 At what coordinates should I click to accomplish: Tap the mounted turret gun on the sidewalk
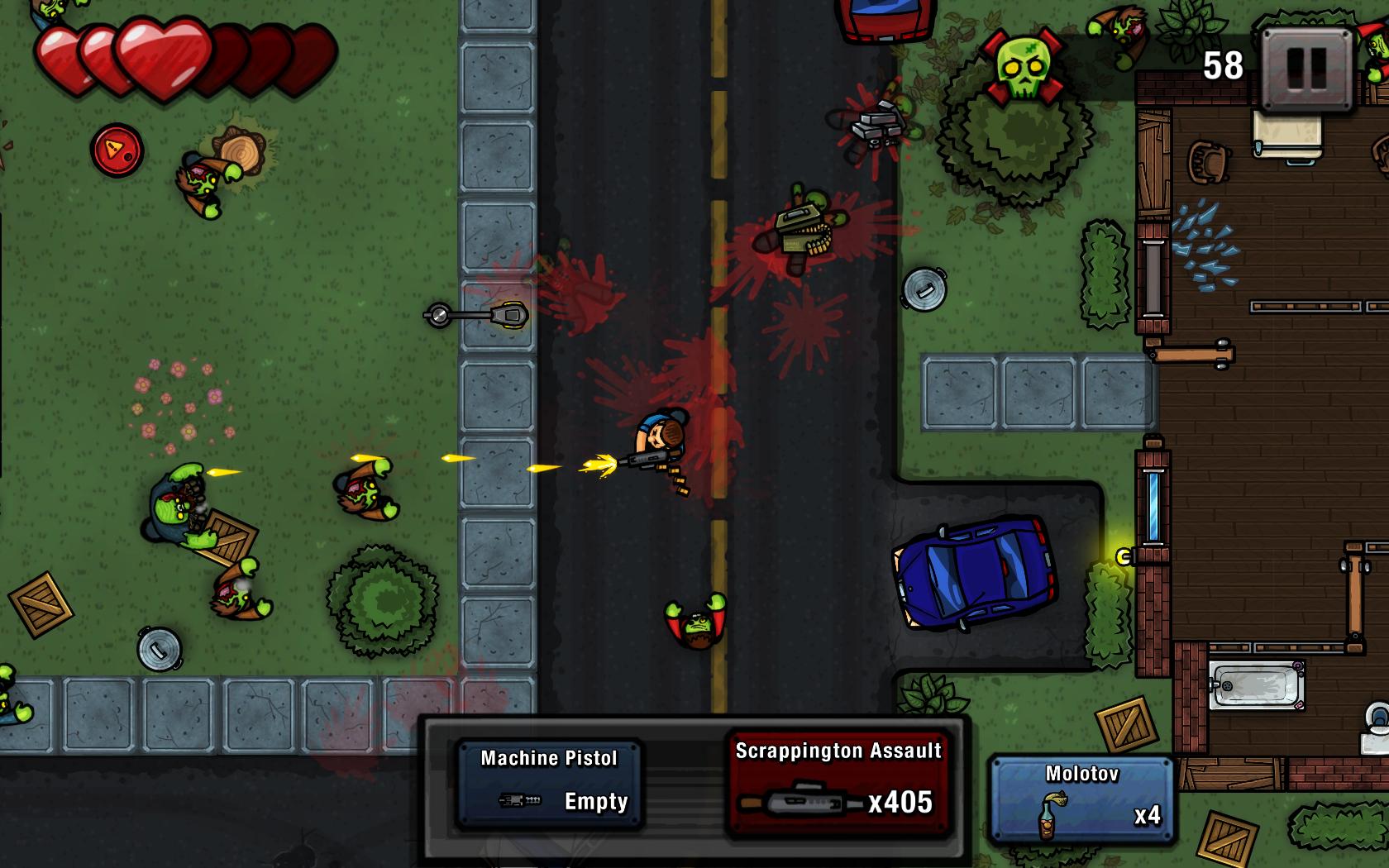[480, 316]
